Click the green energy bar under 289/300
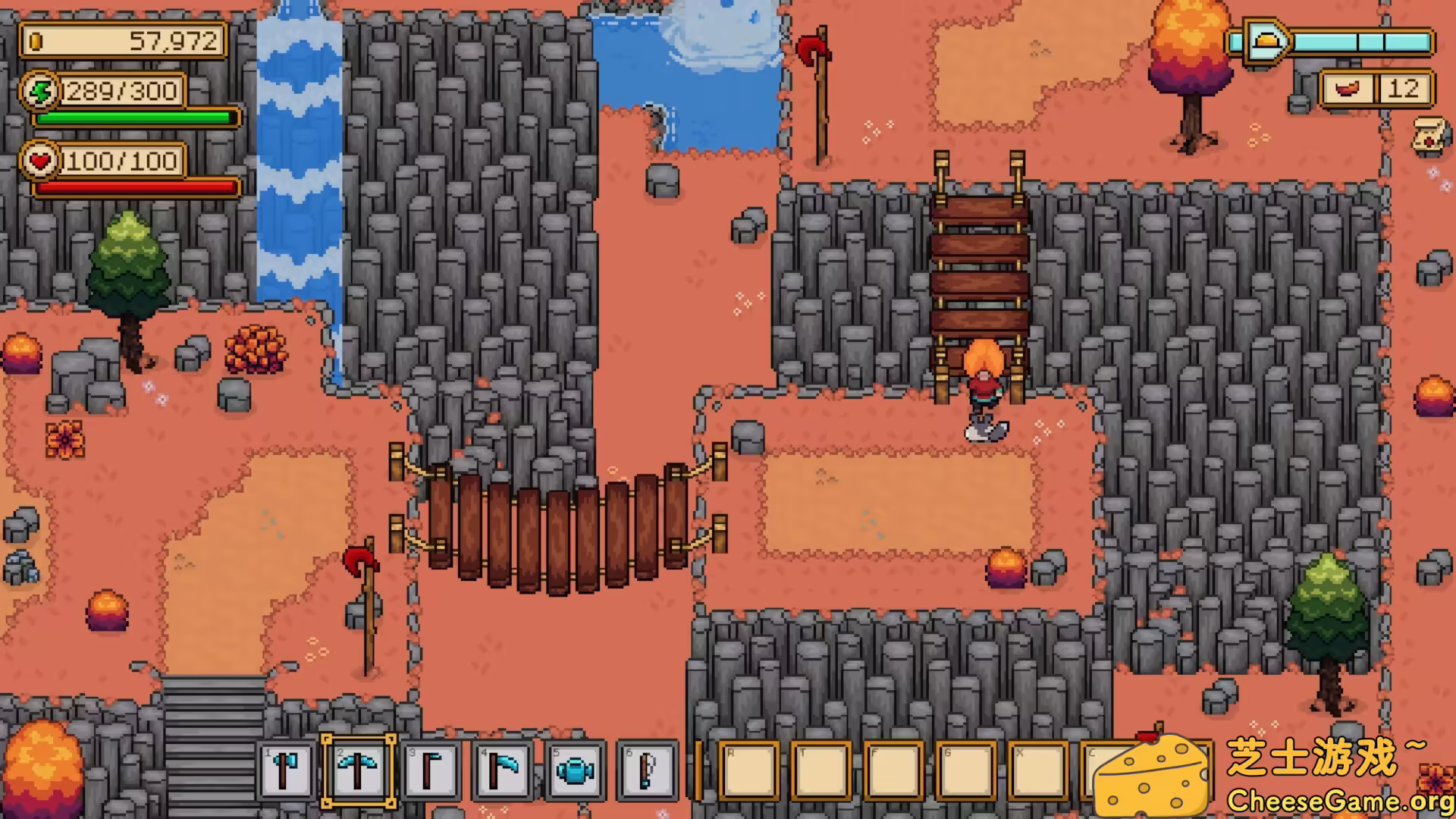 coord(135,119)
